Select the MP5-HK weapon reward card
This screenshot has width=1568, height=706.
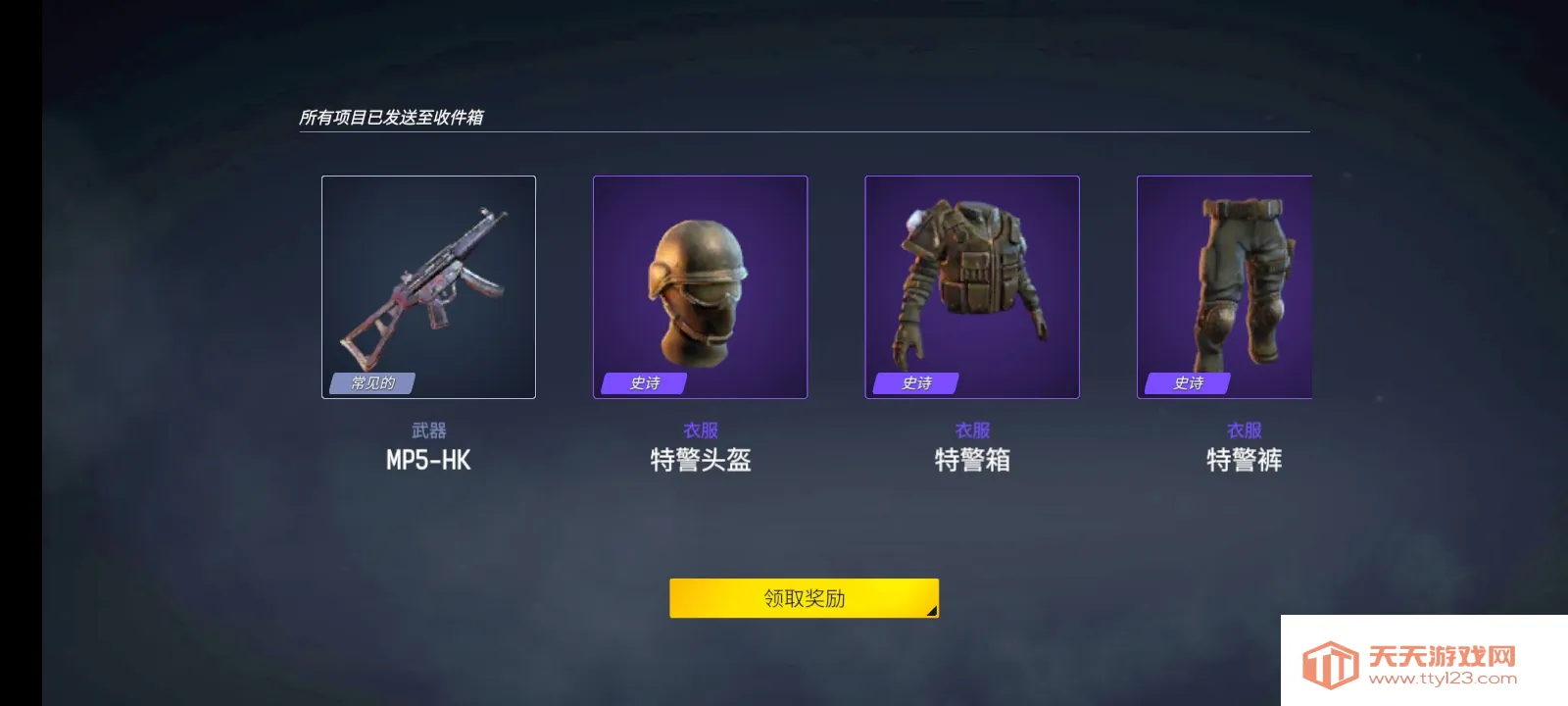pyautogui.click(x=428, y=287)
